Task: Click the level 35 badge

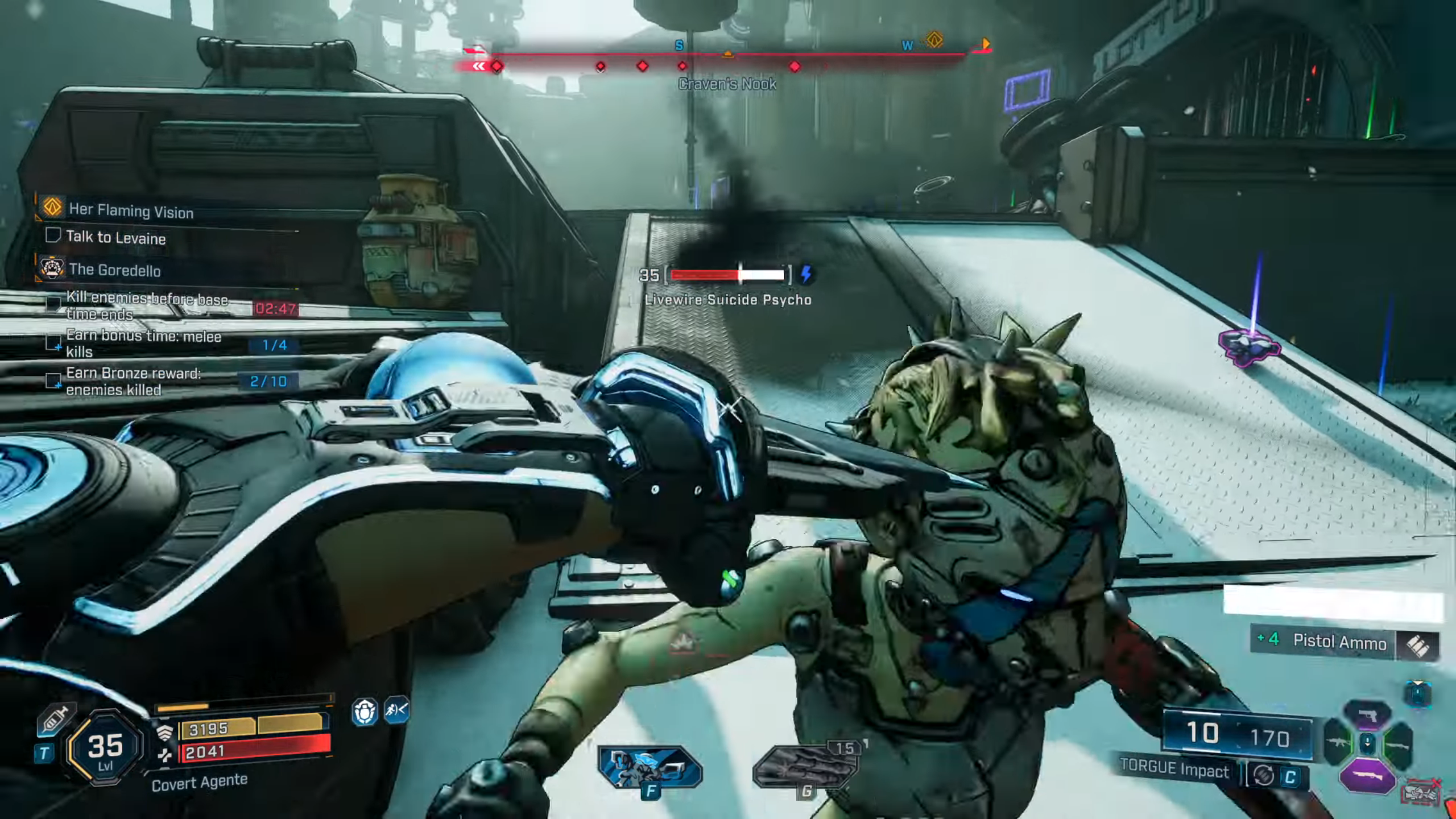Action: click(105, 748)
